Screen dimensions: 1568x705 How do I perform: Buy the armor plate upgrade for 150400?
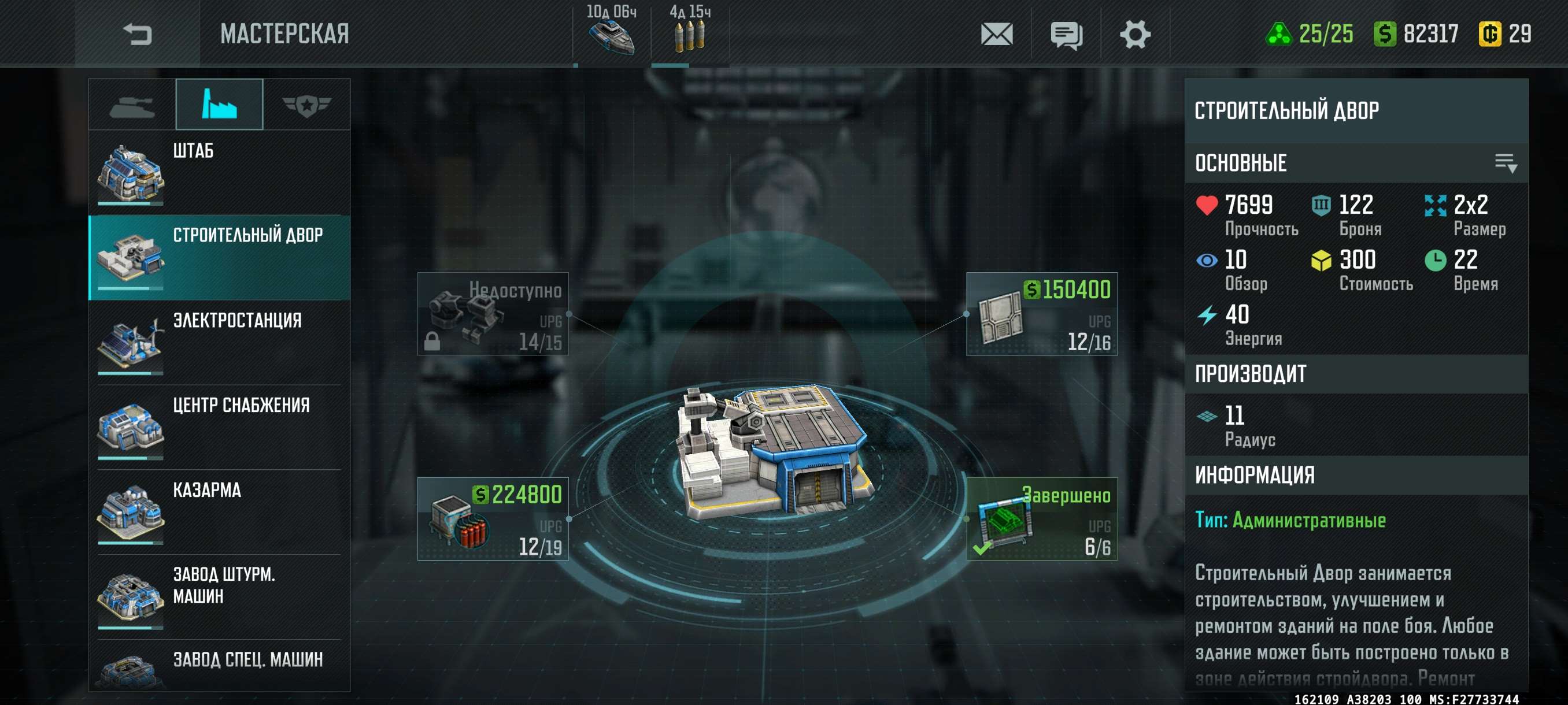point(1041,314)
